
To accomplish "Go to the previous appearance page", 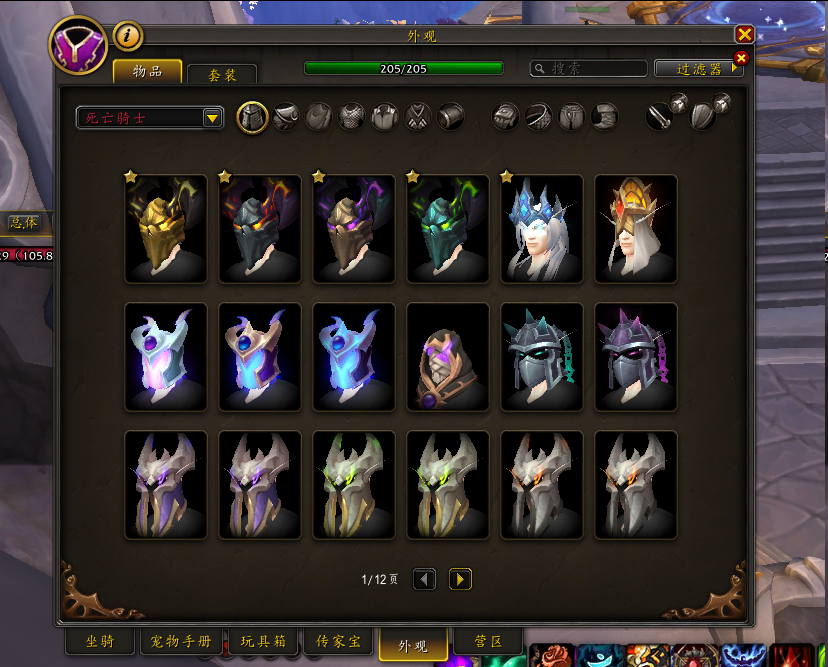I will coord(424,579).
